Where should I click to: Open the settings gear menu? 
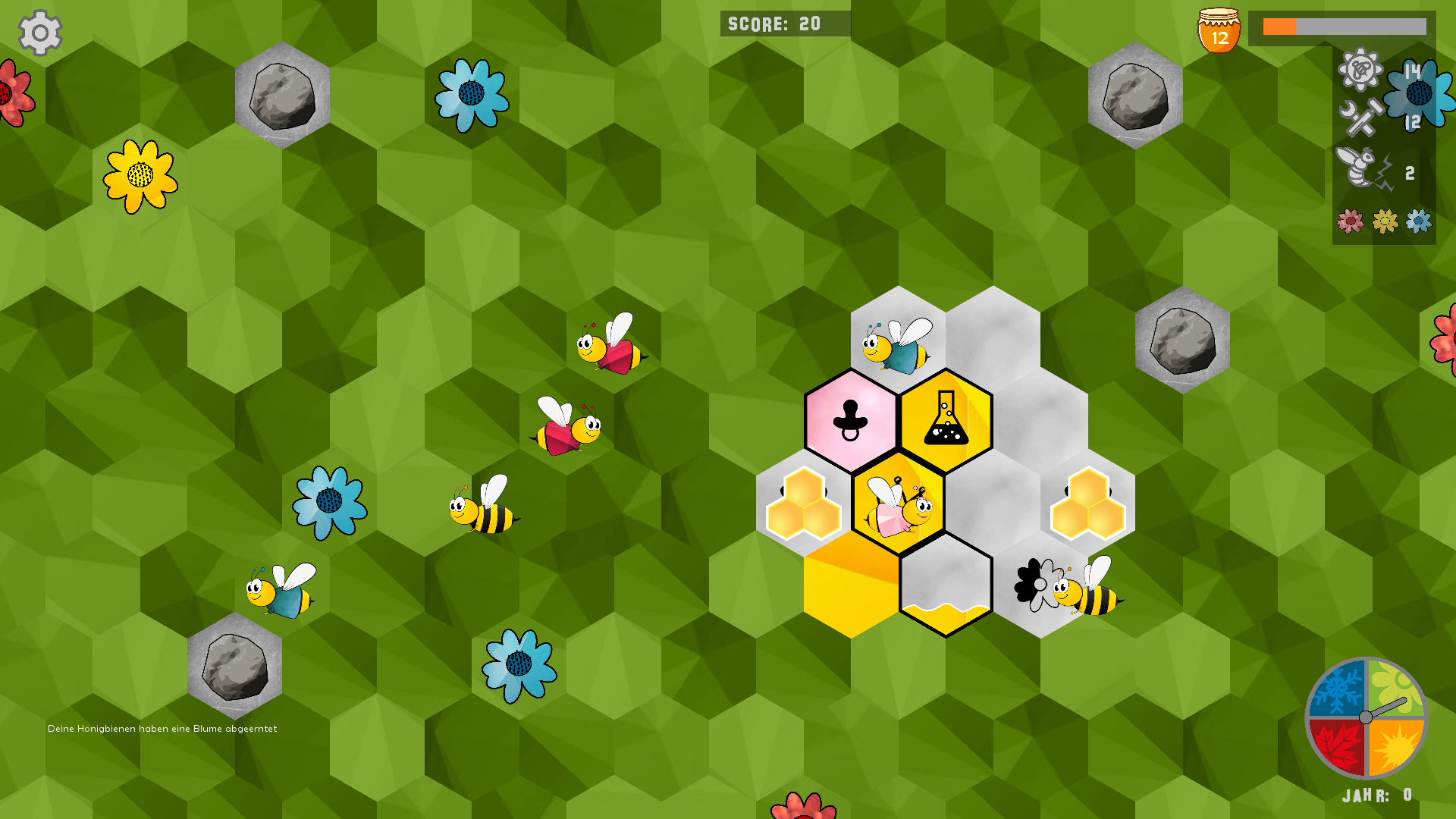pyautogui.click(x=40, y=33)
